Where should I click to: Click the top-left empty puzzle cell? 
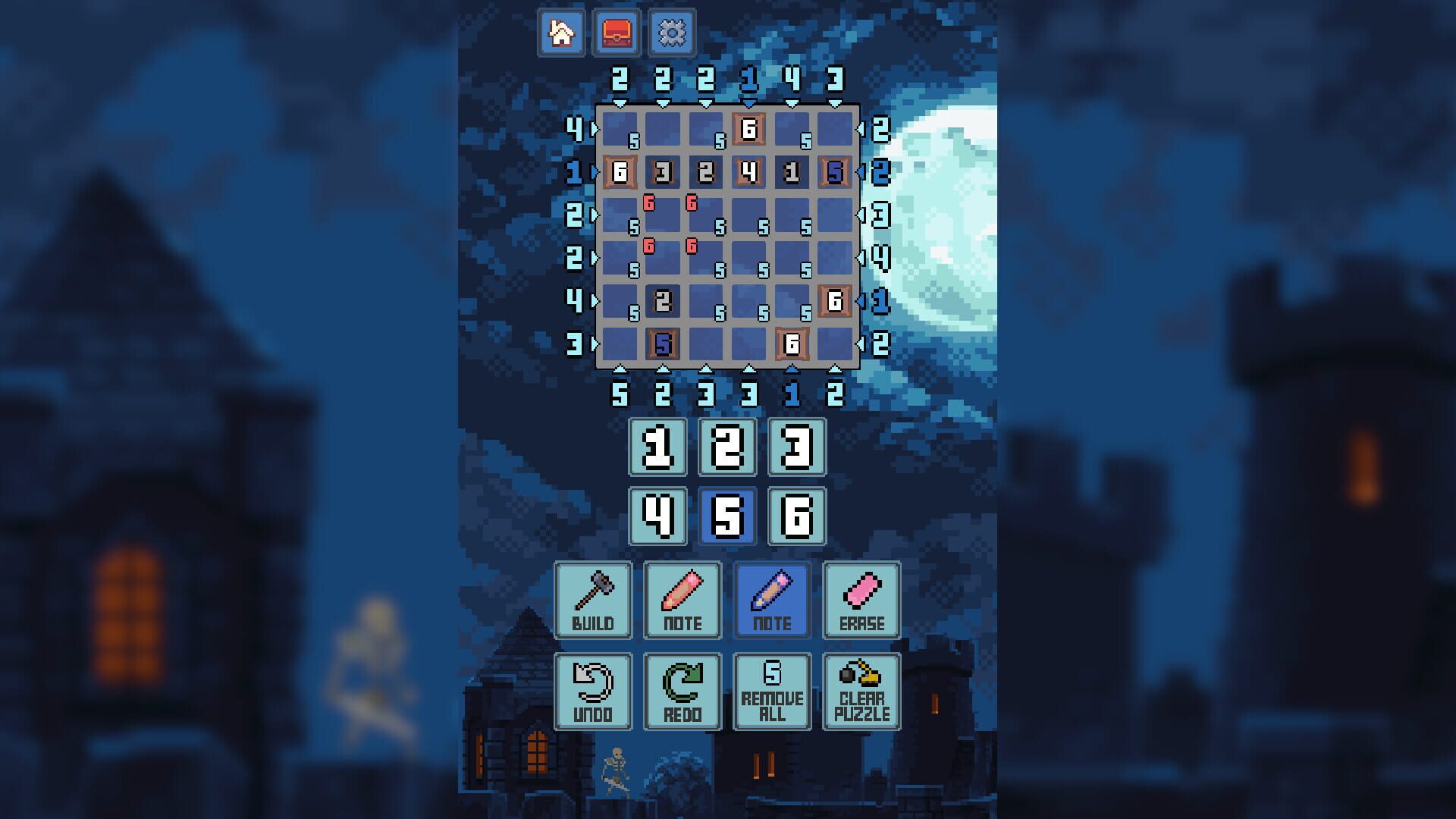tap(622, 129)
